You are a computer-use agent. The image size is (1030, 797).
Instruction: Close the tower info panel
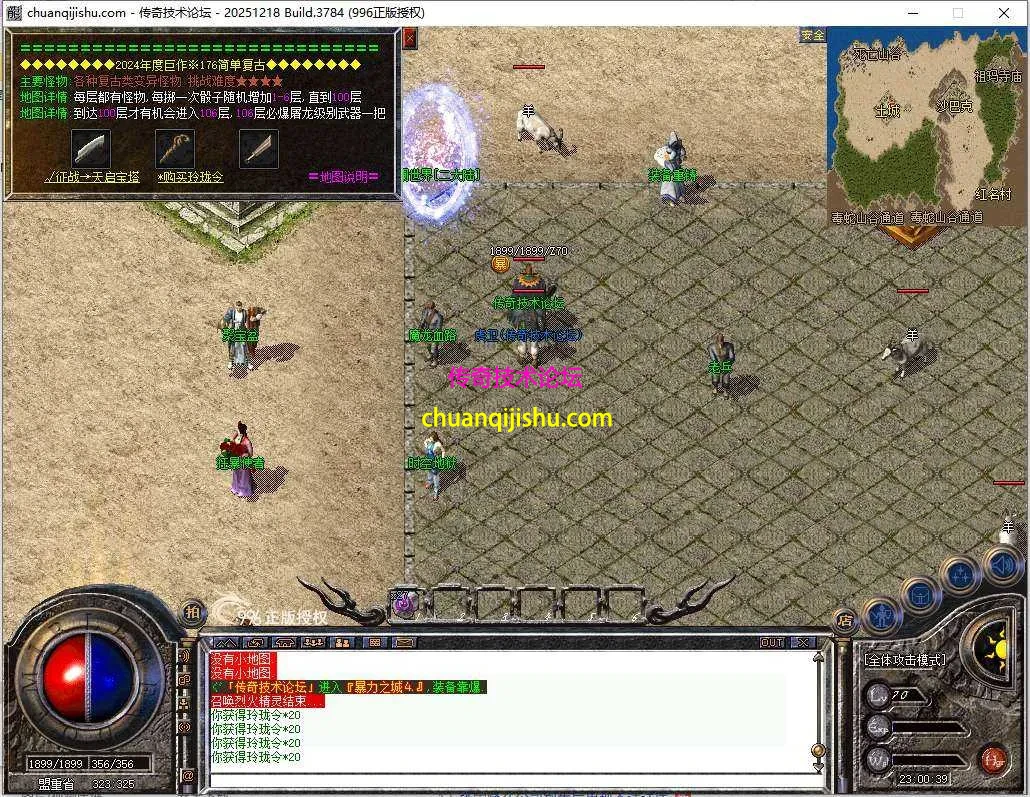[409, 39]
